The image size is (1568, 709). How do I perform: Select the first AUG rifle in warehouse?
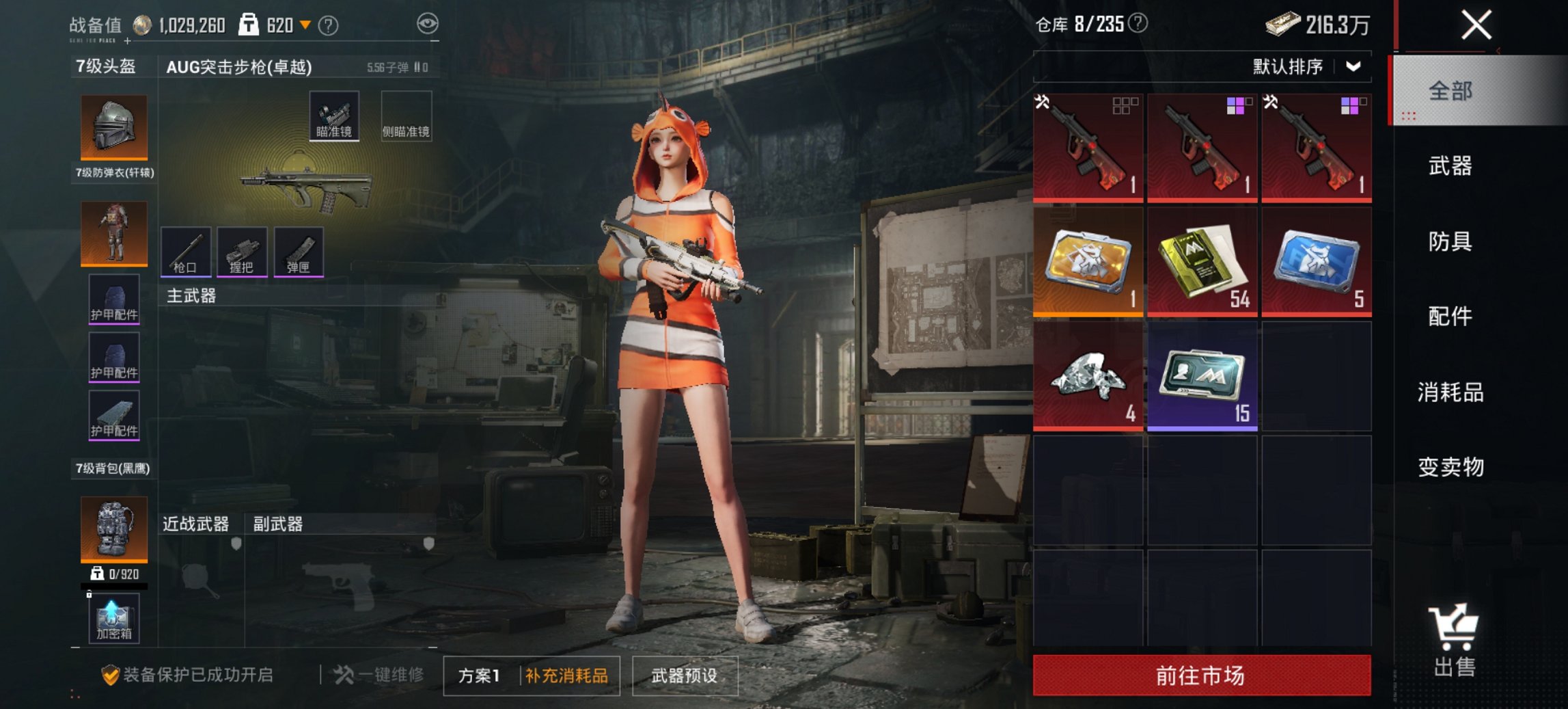pyautogui.click(x=1088, y=147)
